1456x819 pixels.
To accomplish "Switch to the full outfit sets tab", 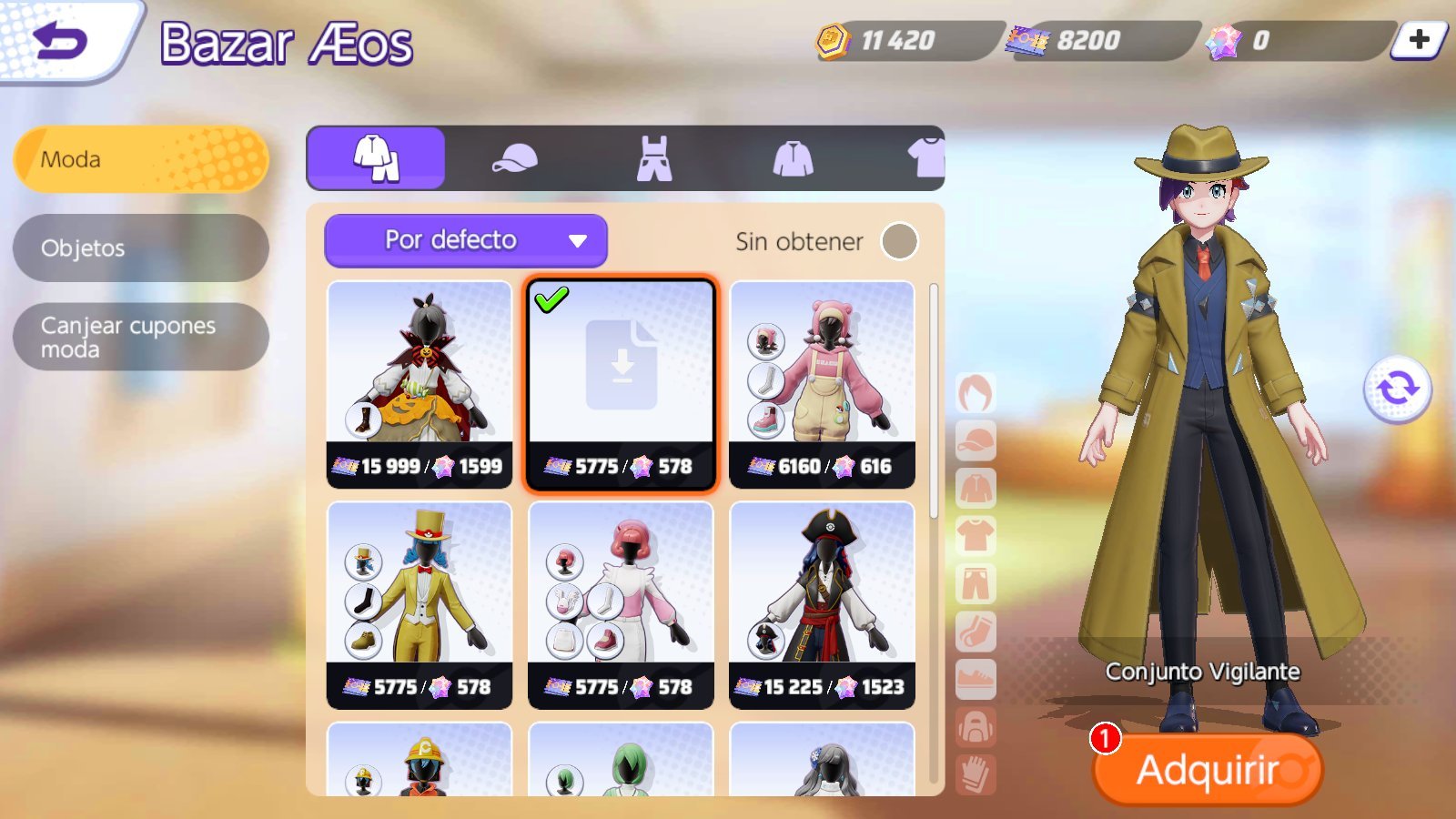I will pos(376,158).
